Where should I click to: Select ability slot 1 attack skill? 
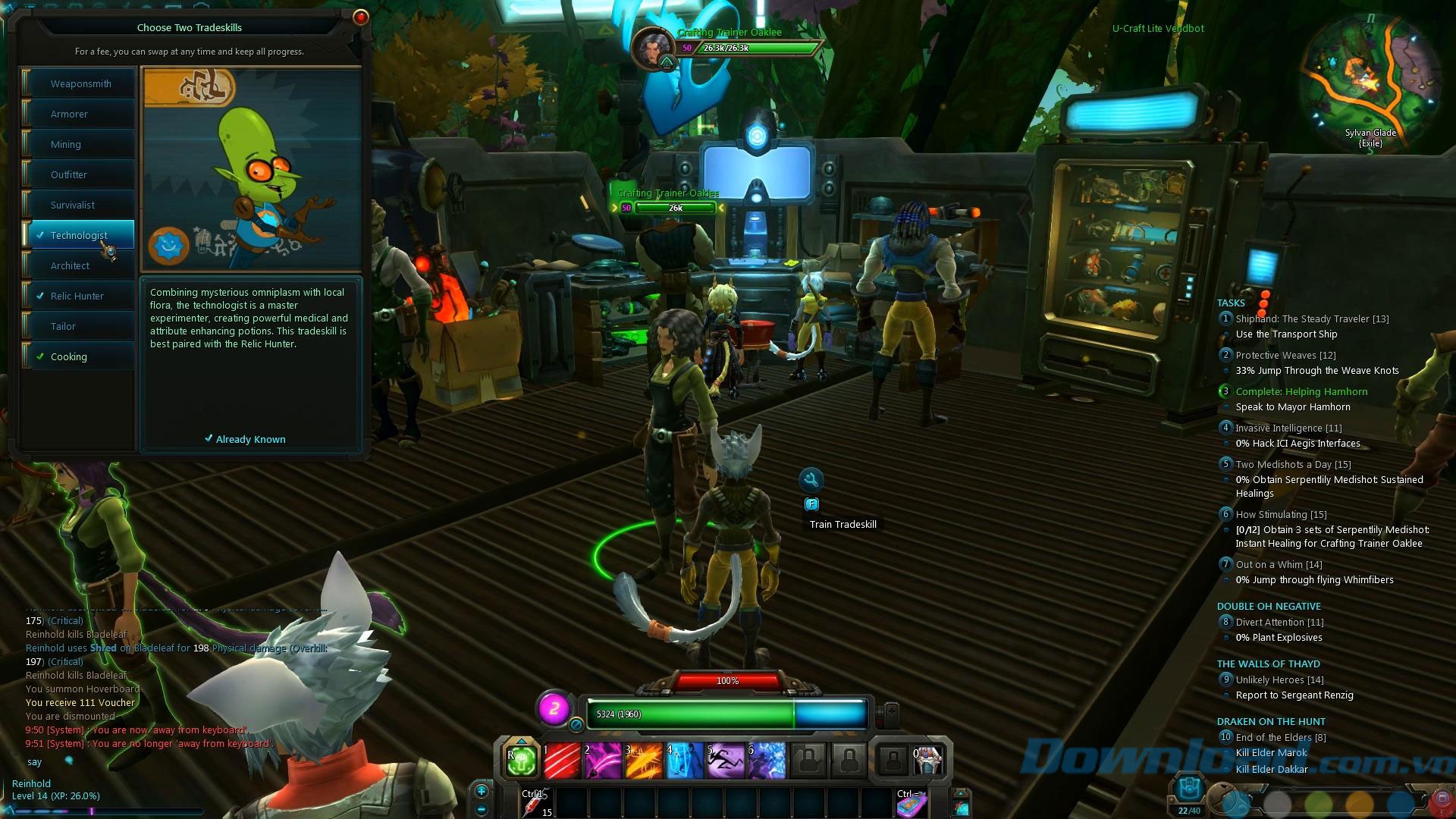coord(563,761)
